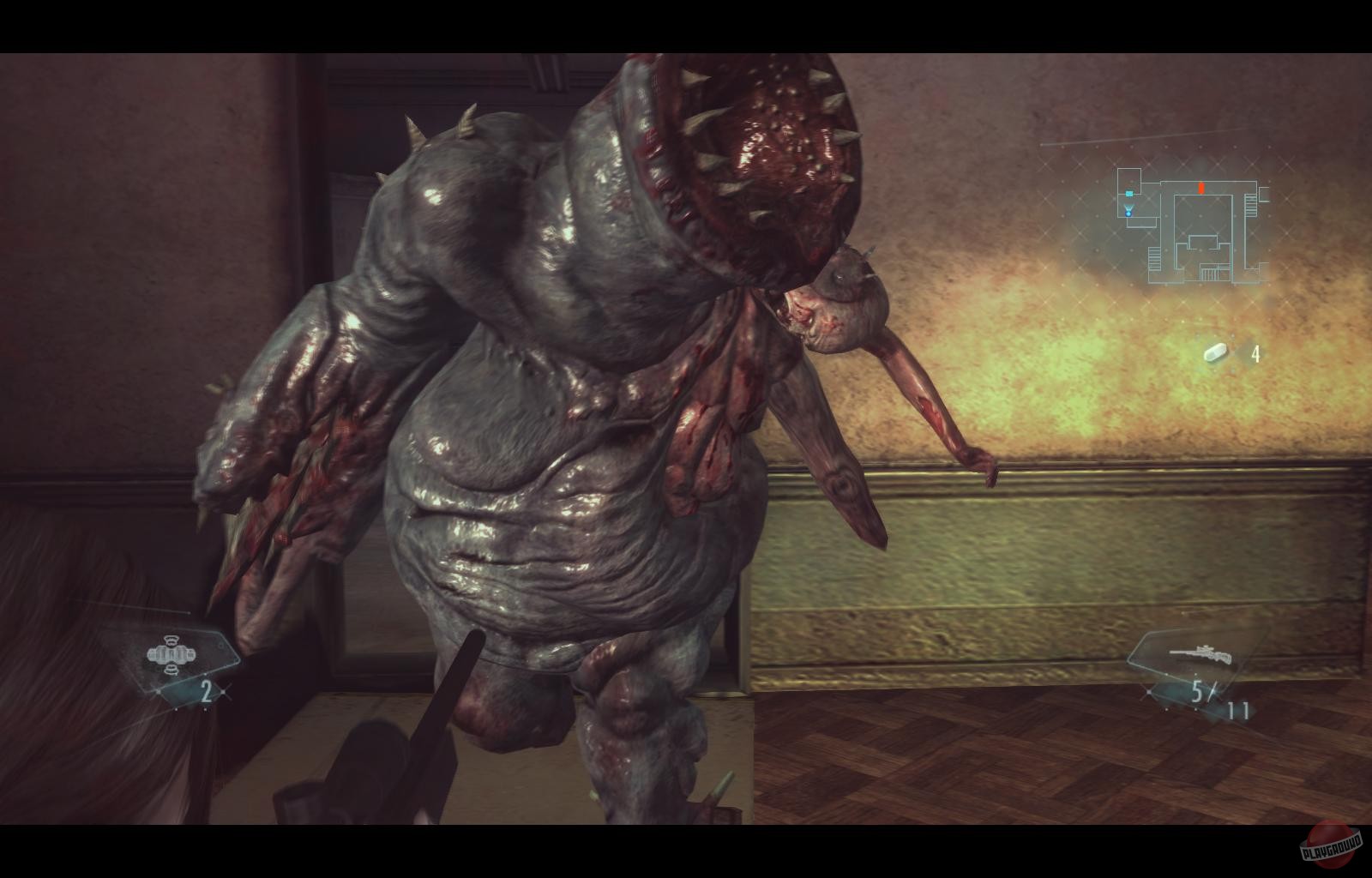
Task: Select the cyan objective square on the minimap
Action: click(x=1129, y=193)
